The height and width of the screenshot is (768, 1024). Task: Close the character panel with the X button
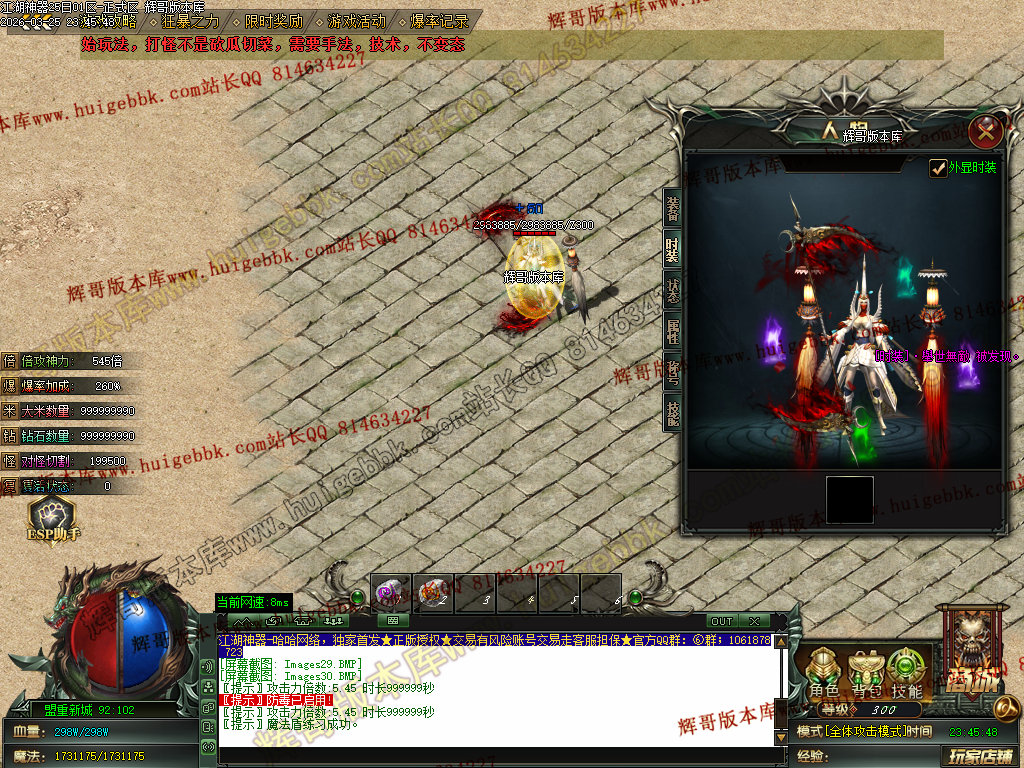(x=986, y=130)
